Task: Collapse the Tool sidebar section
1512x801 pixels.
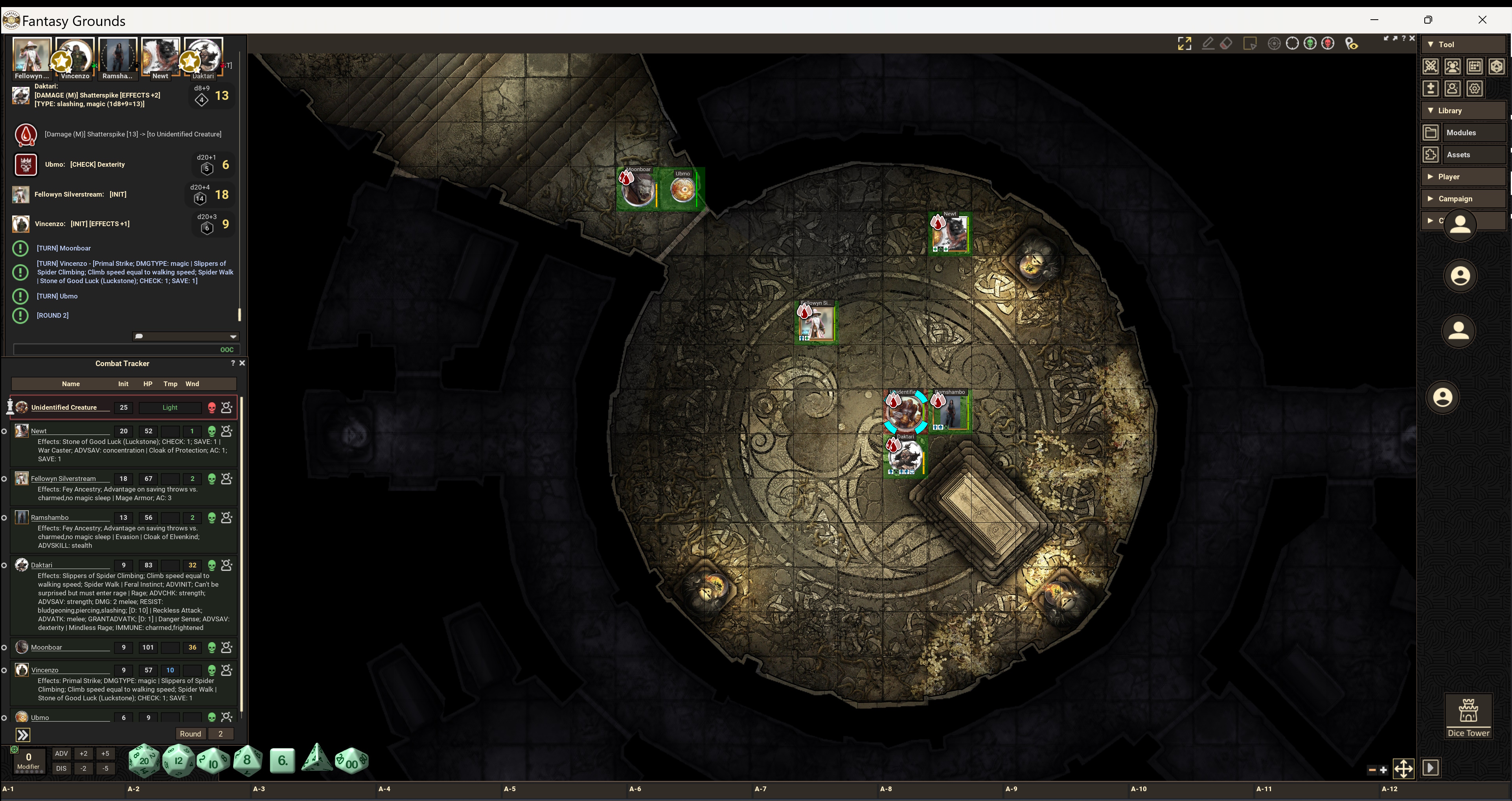Action: [1446, 44]
